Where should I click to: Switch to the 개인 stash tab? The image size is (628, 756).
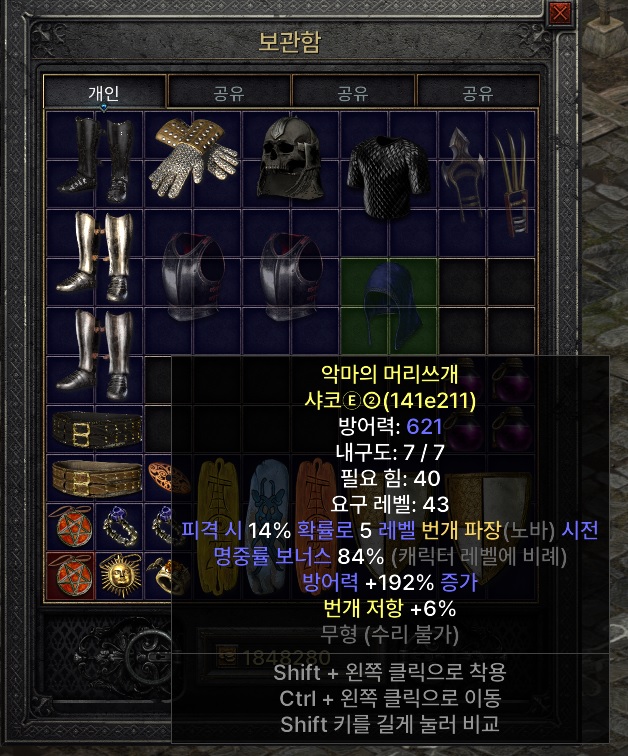pos(104,93)
